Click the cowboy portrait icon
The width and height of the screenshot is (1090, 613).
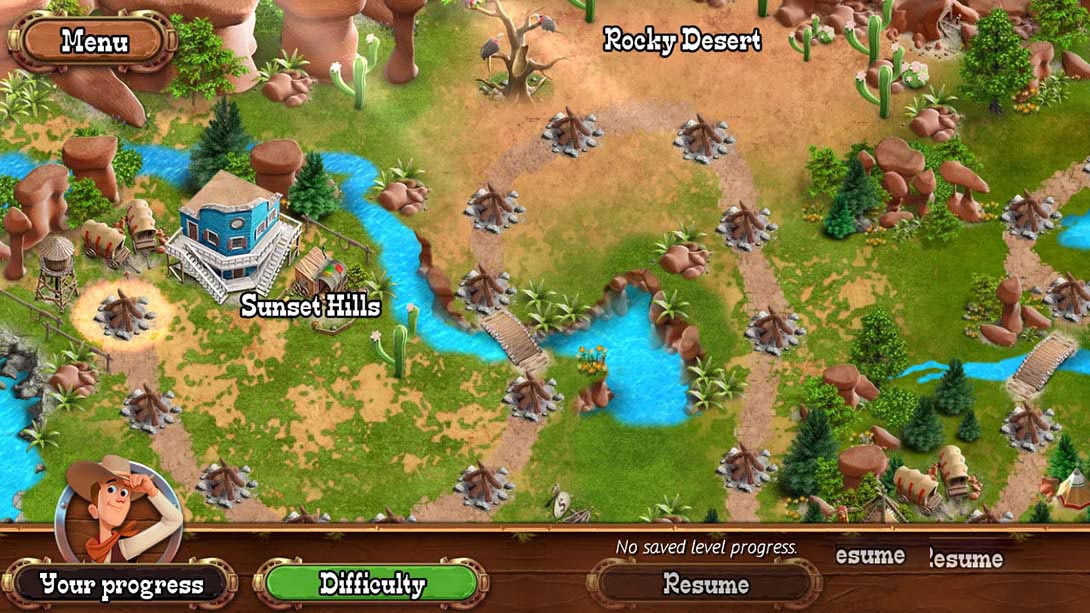pyautogui.click(x=118, y=510)
